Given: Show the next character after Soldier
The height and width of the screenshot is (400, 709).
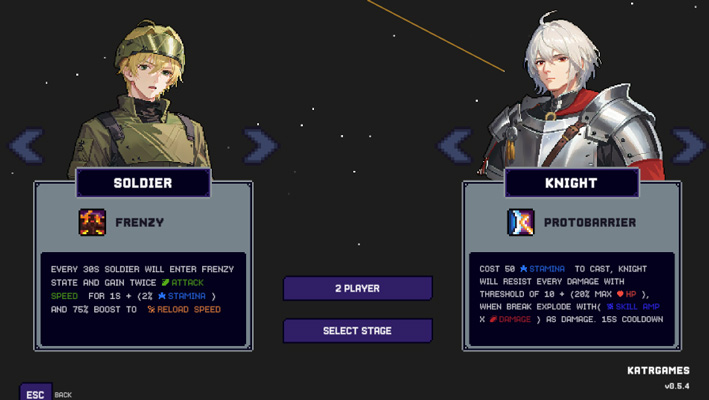Looking at the screenshot, I should [259, 146].
